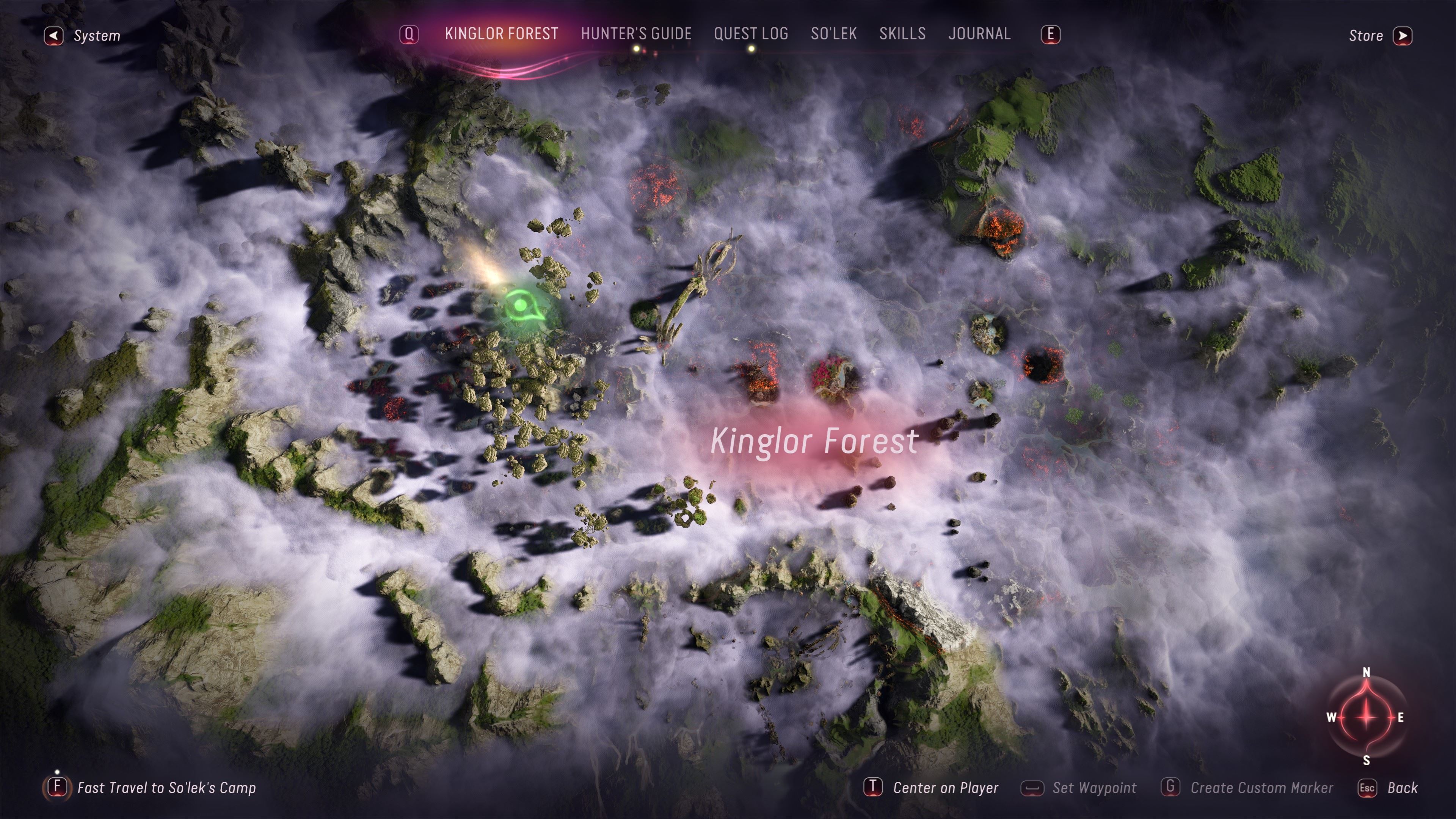Open the Store page
The height and width of the screenshot is (819, 1456).
[1380, 36]
